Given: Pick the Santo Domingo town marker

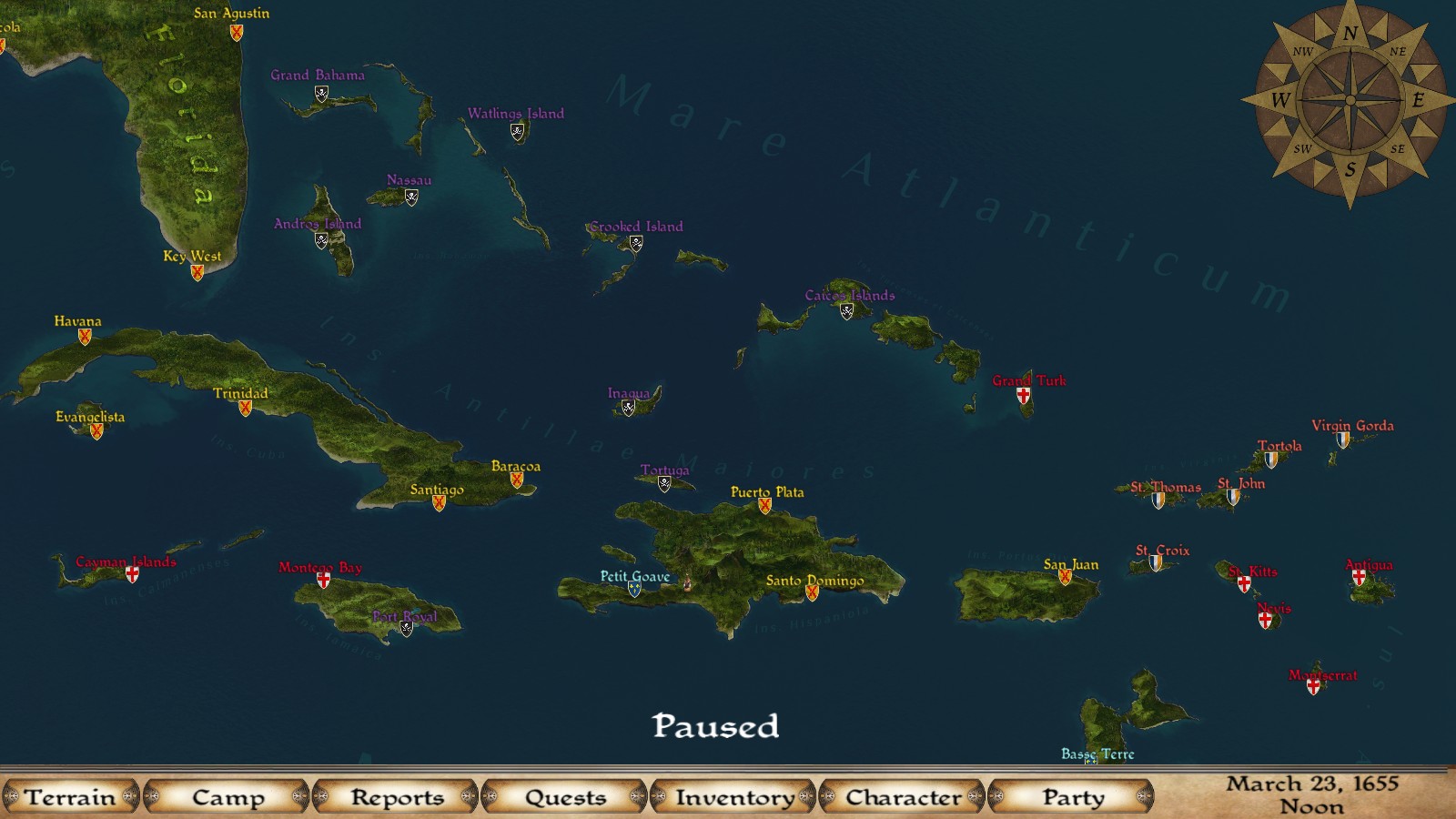Looking at the screenshot, I should (812, 592).
